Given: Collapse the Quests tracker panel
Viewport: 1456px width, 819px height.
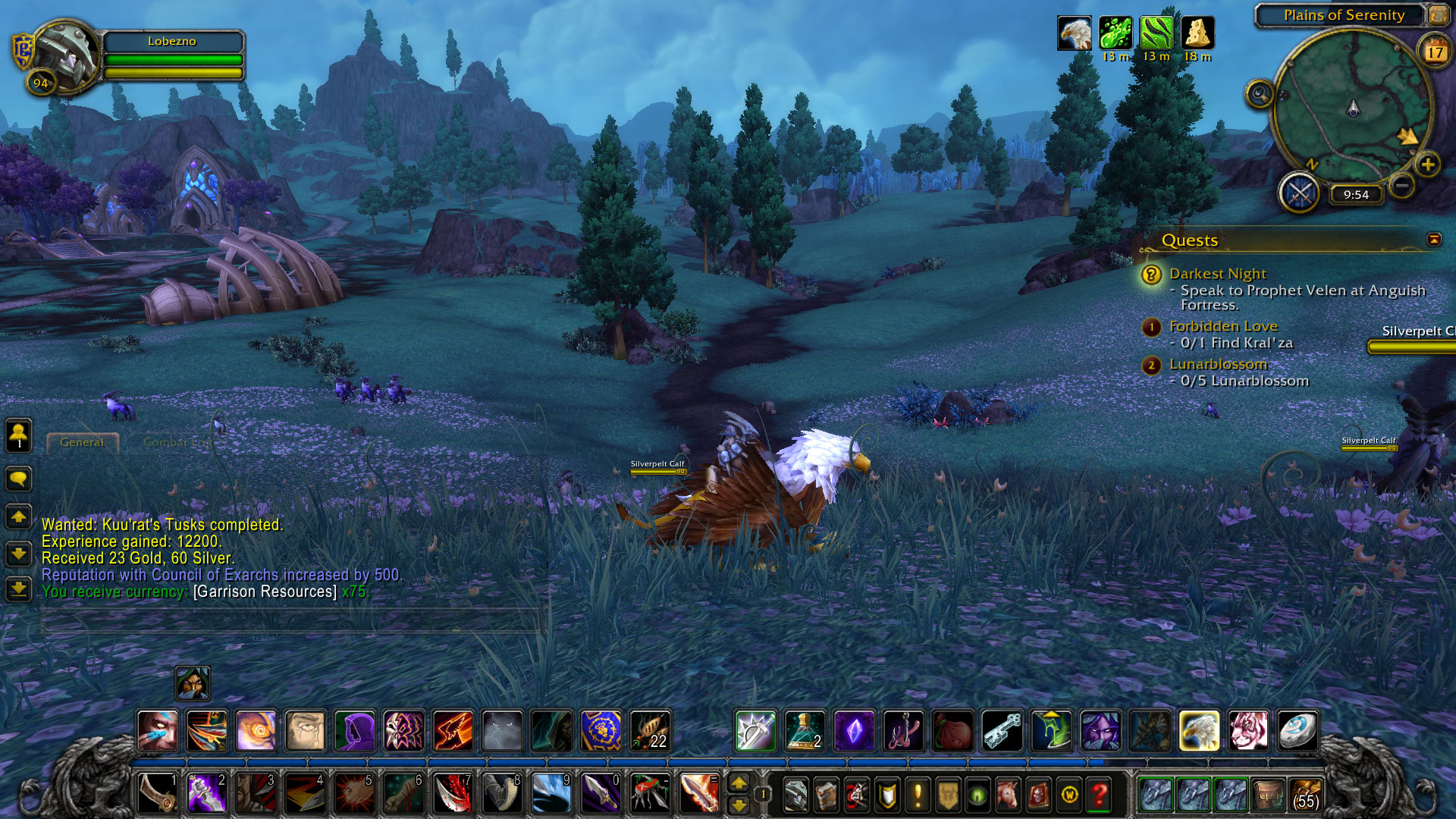Looking at the screenshot, I should pos(1433,240).
